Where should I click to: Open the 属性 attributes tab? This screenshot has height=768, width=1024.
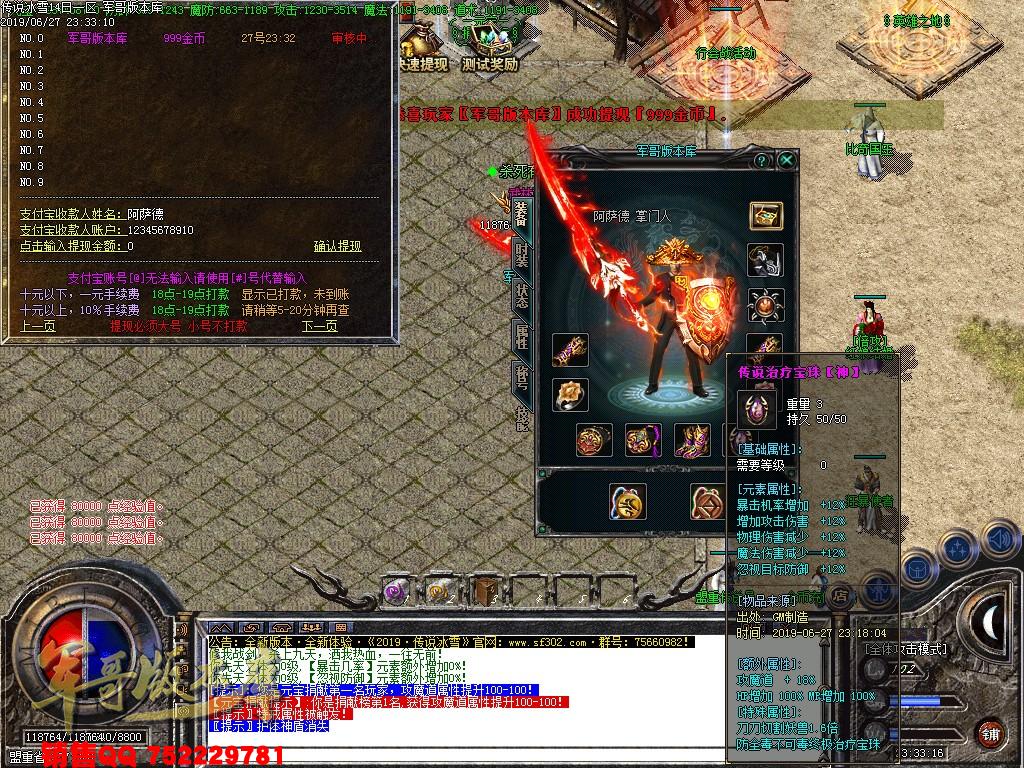coord(521,337)
